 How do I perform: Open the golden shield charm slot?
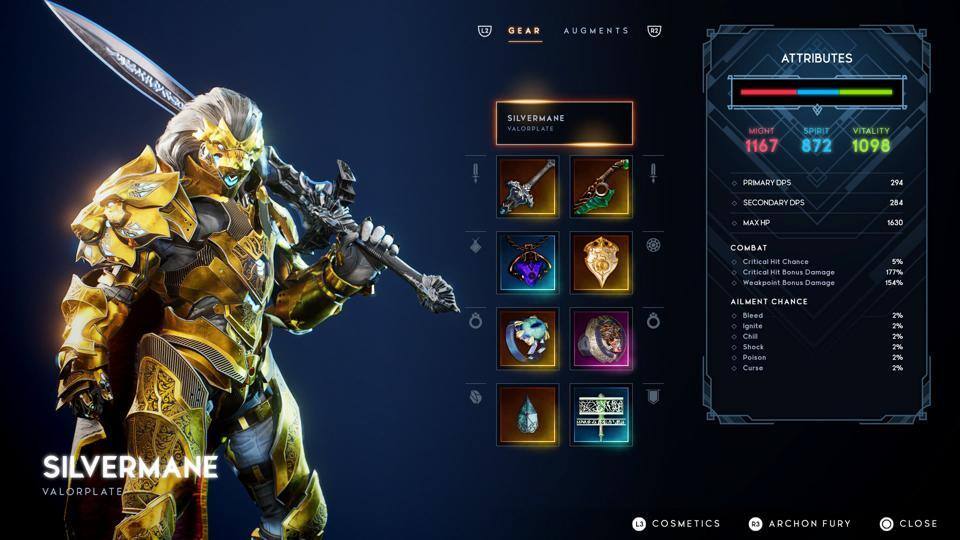point(601,263)
